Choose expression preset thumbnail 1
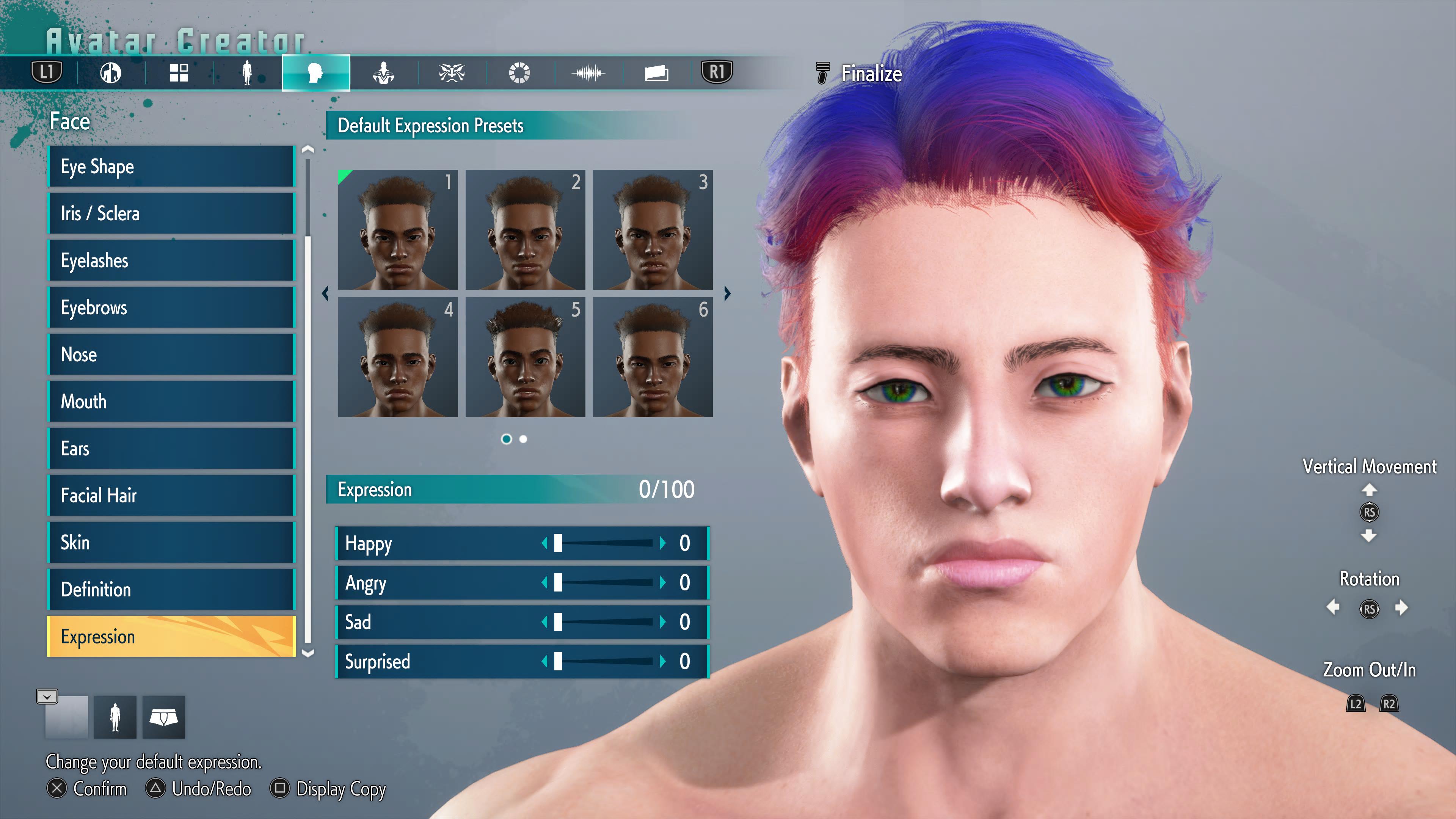 coord(397,229)
